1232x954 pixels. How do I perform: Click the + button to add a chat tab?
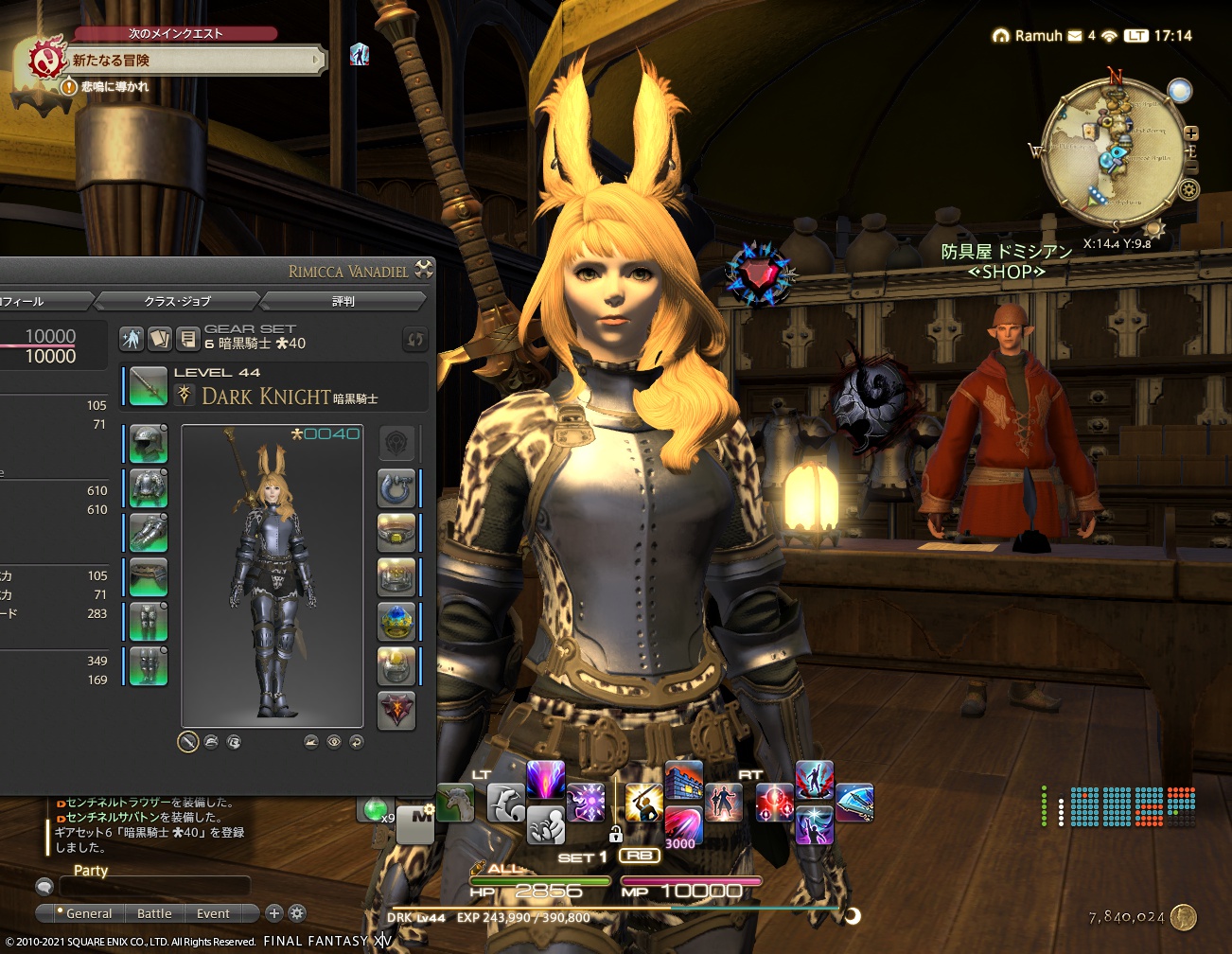coord(274,914)
